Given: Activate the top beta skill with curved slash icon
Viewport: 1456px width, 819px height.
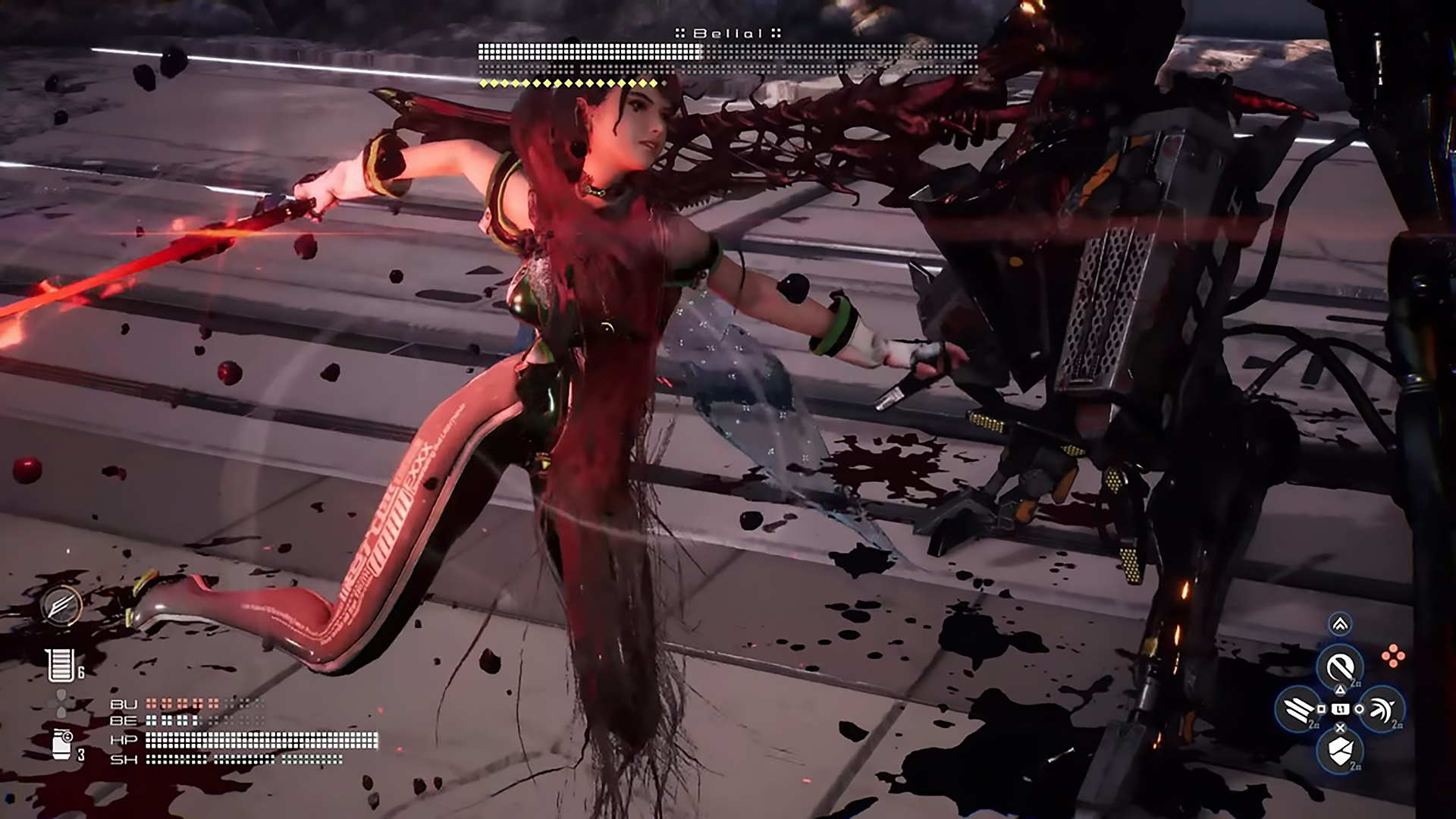Looking at the screenshot, I should pos(1340,667).
